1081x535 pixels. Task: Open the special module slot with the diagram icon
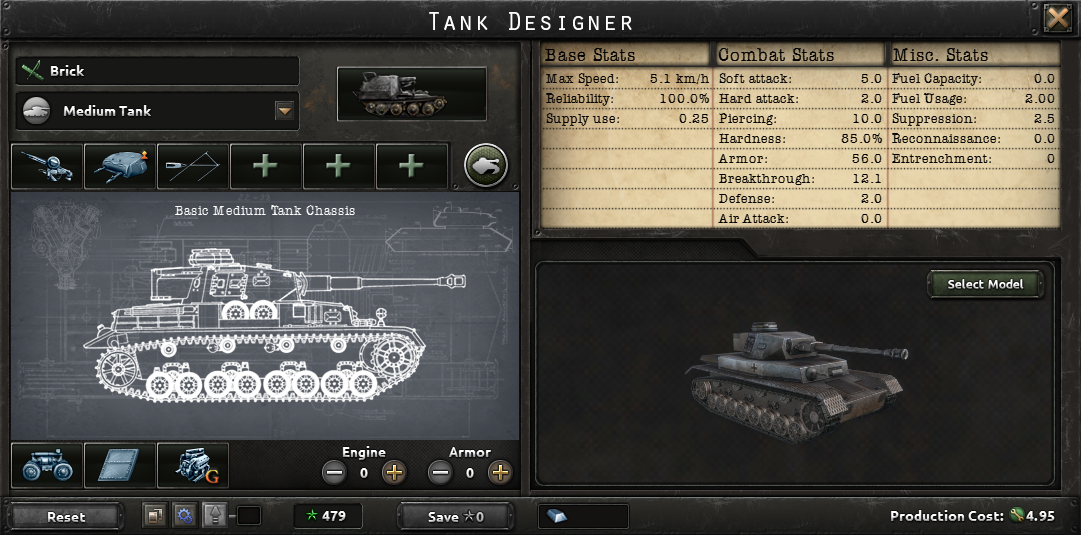(x=192, y=166)
